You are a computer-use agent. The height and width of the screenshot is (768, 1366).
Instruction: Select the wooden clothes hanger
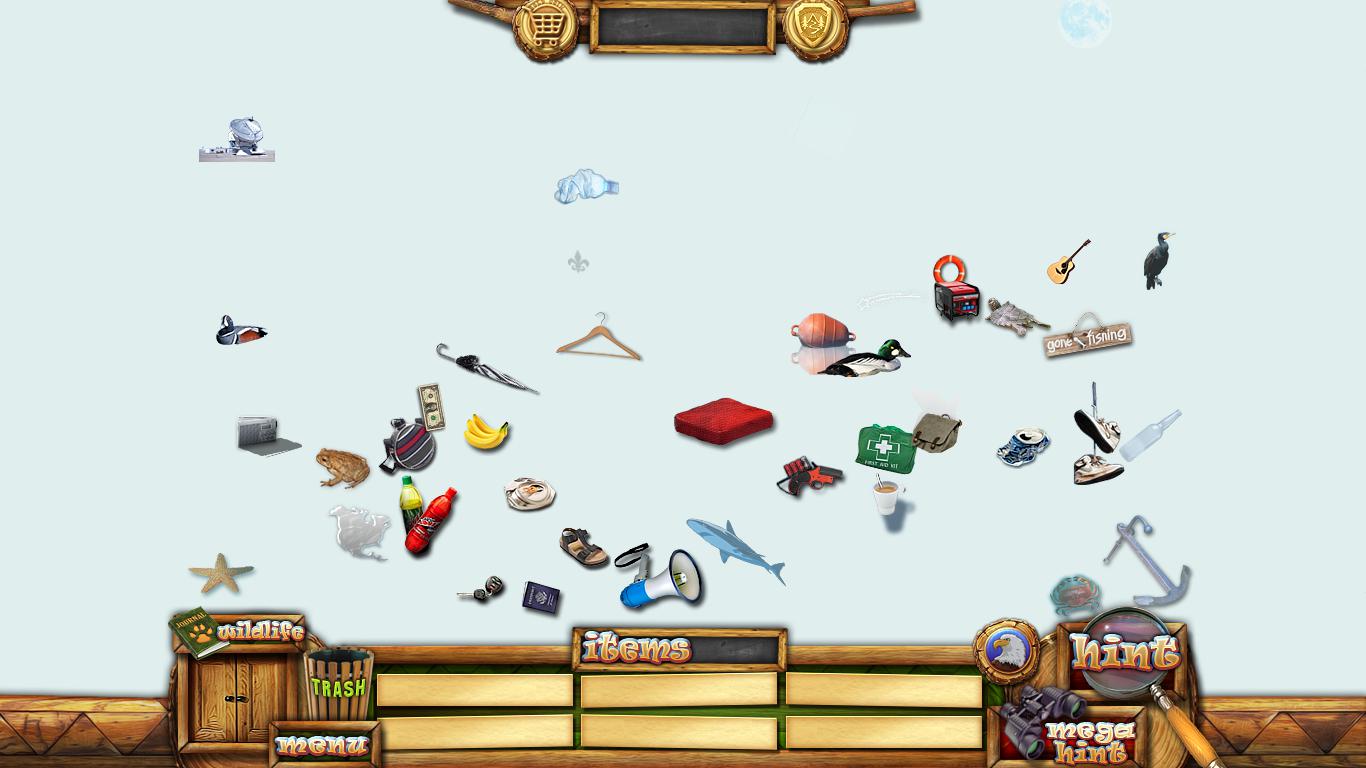tap(598, 339)
